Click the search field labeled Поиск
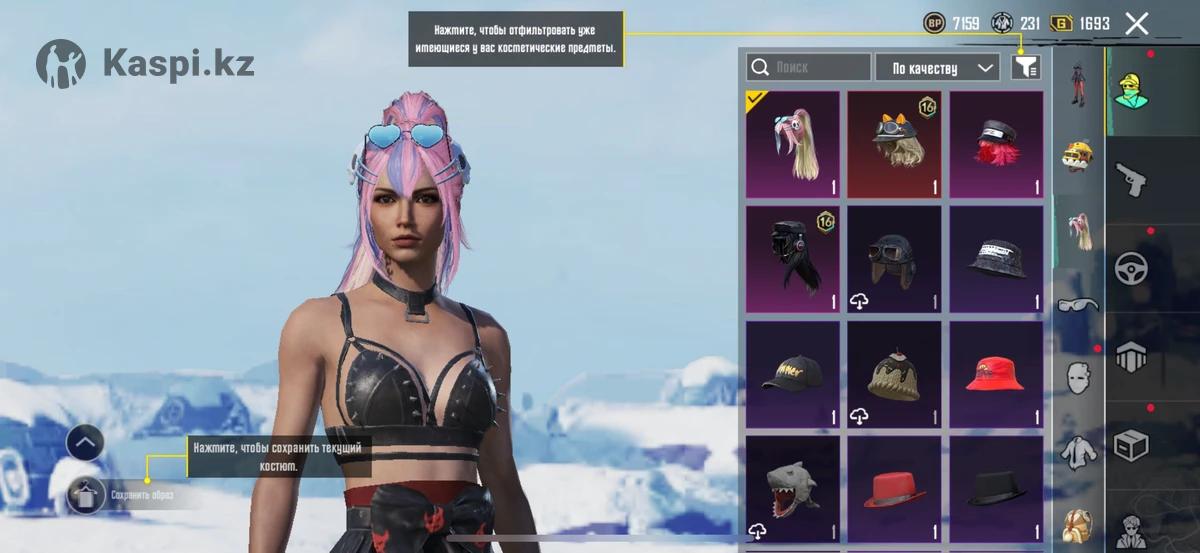This screenshot has height=553, width=1200. click(808, 67)
